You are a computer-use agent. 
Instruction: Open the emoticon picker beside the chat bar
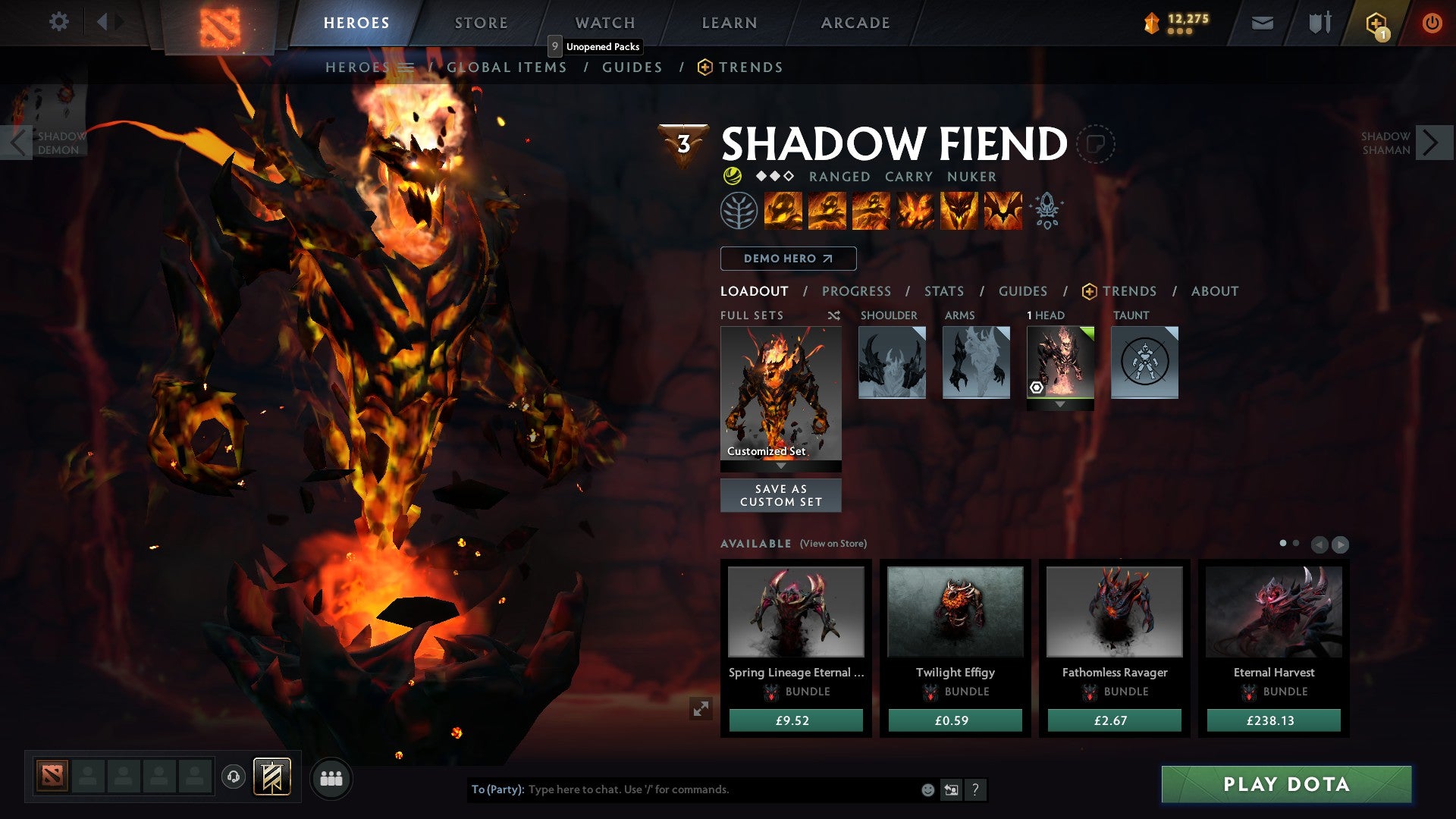(x=927, y=789)
